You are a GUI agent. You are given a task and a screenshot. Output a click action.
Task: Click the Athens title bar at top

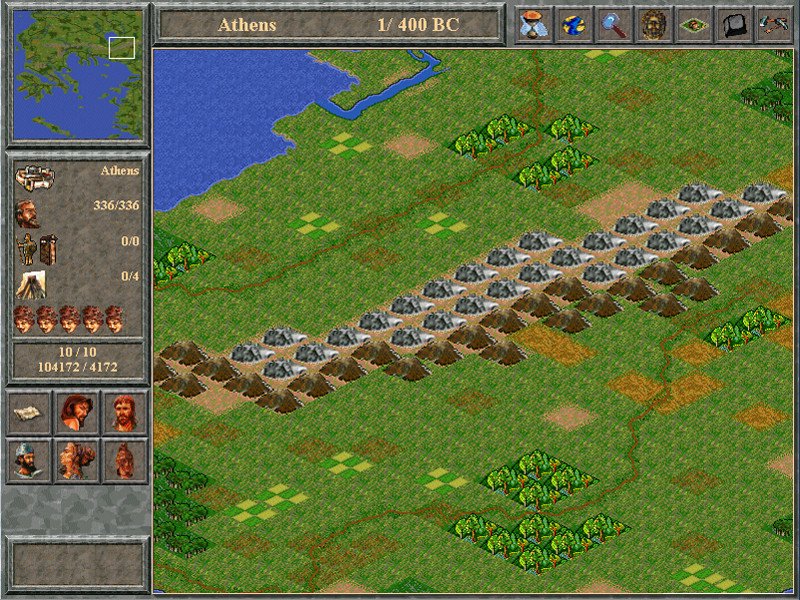tap(330, 24)
